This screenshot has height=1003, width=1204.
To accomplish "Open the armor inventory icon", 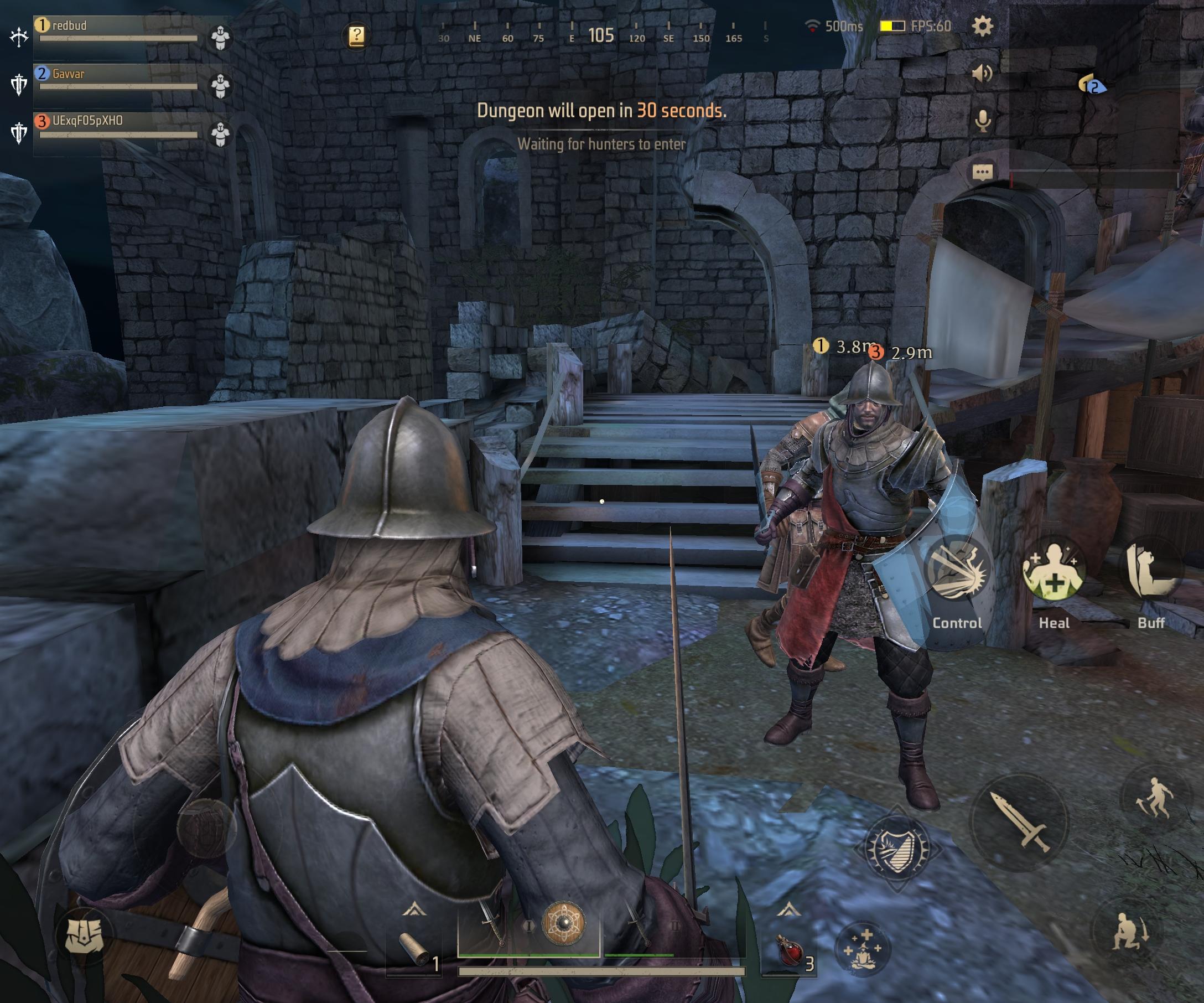I will click(x=83, y=936).
